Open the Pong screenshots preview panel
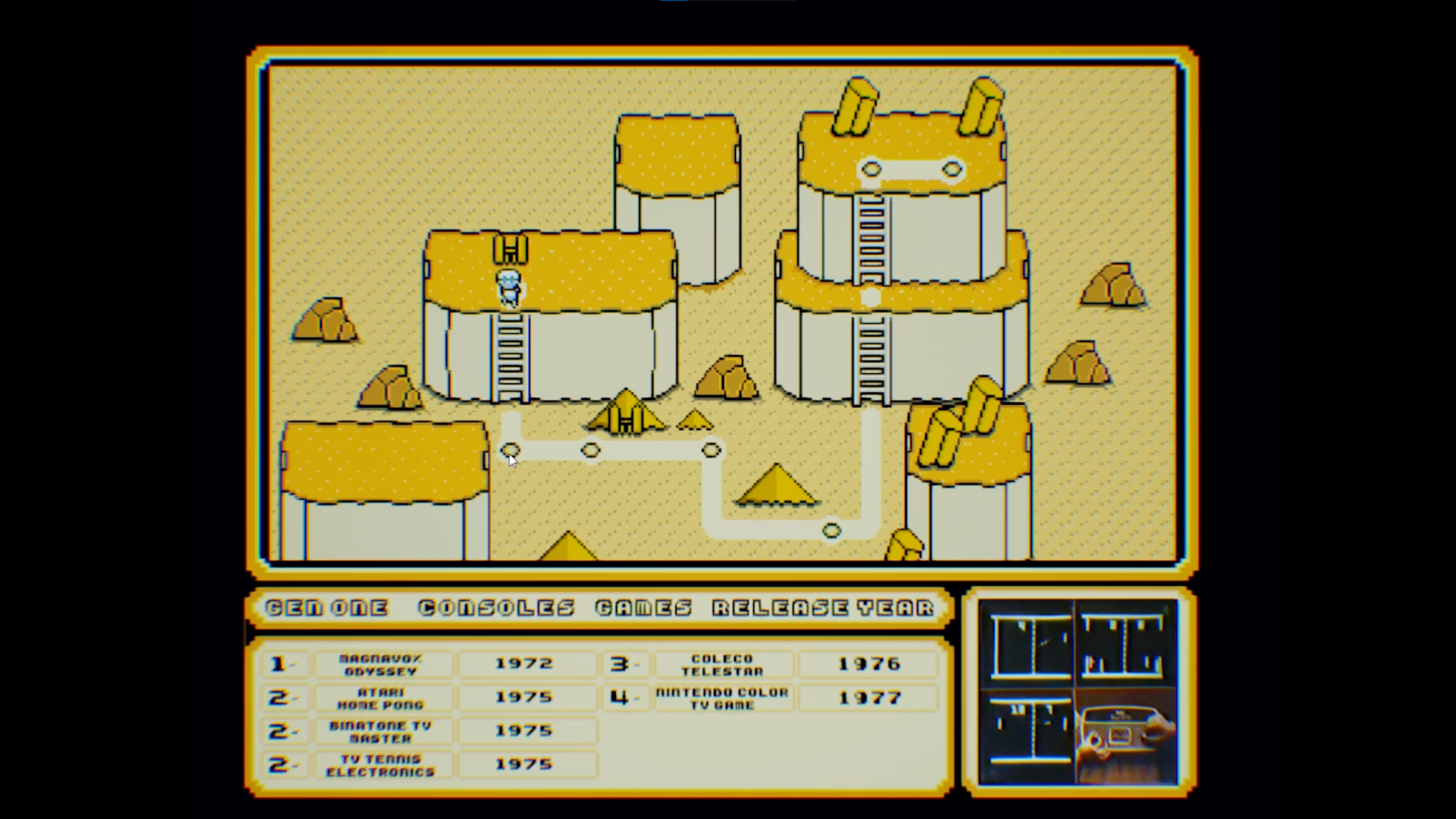 click(x=1078, y=692)
